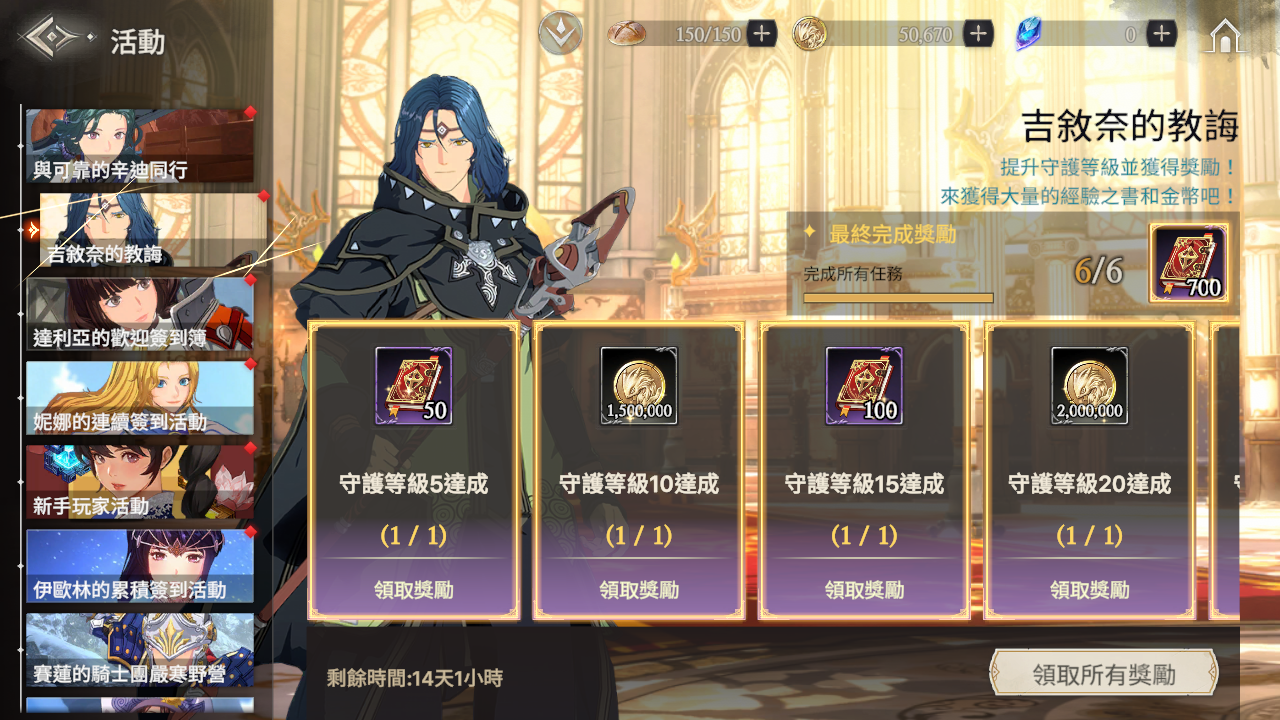Open the 新手玩家活動 event
This screenshot has width=1280, height=720.
point(139,483)
